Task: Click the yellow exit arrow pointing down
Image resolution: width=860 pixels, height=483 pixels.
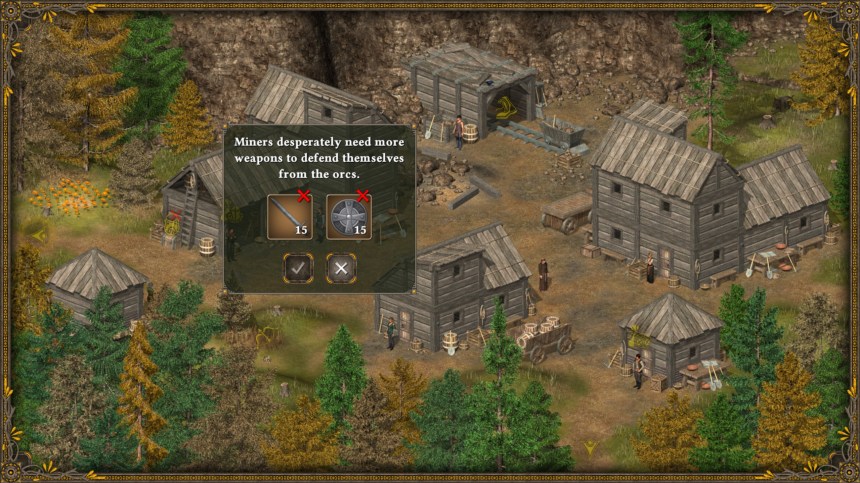Action: (591, 446)
